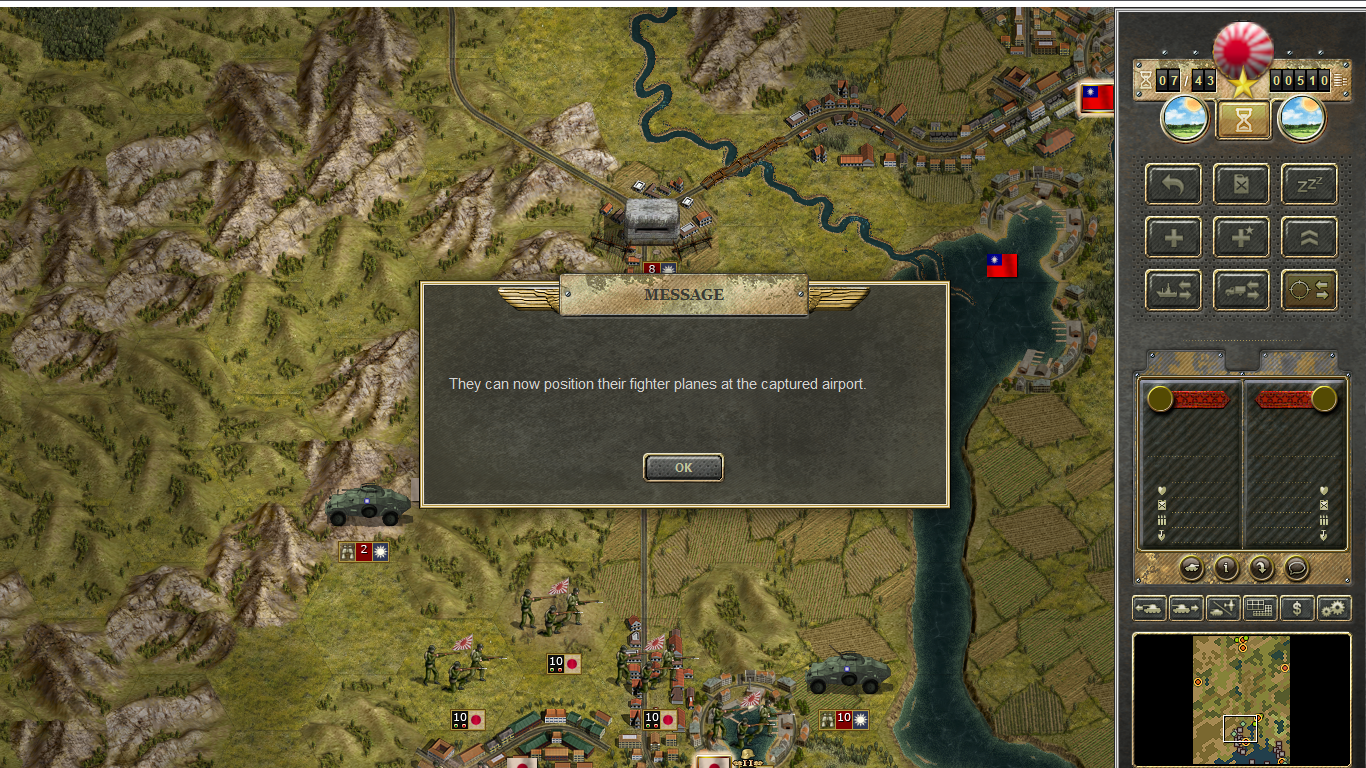The height and width of the screenshot is (768, 1366).
Task: Open the round tank unit button
Action: tap(1191, 568)
